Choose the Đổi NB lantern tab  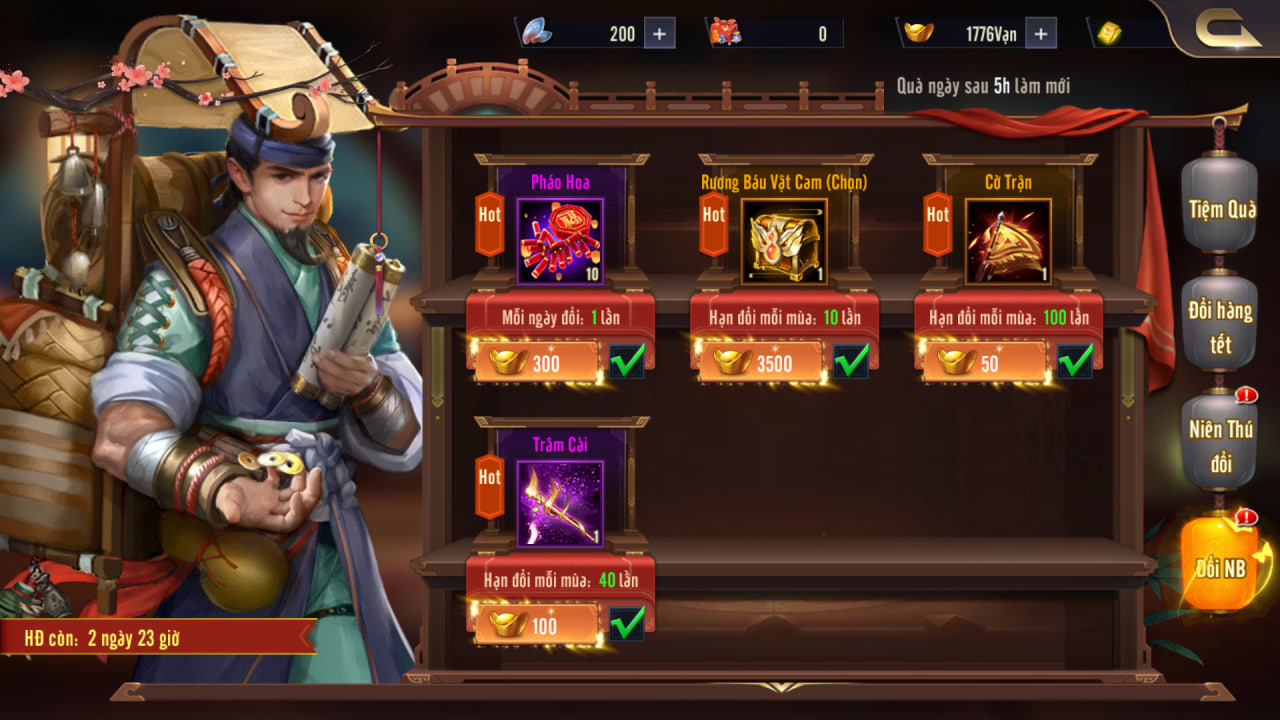point(1221,567)
